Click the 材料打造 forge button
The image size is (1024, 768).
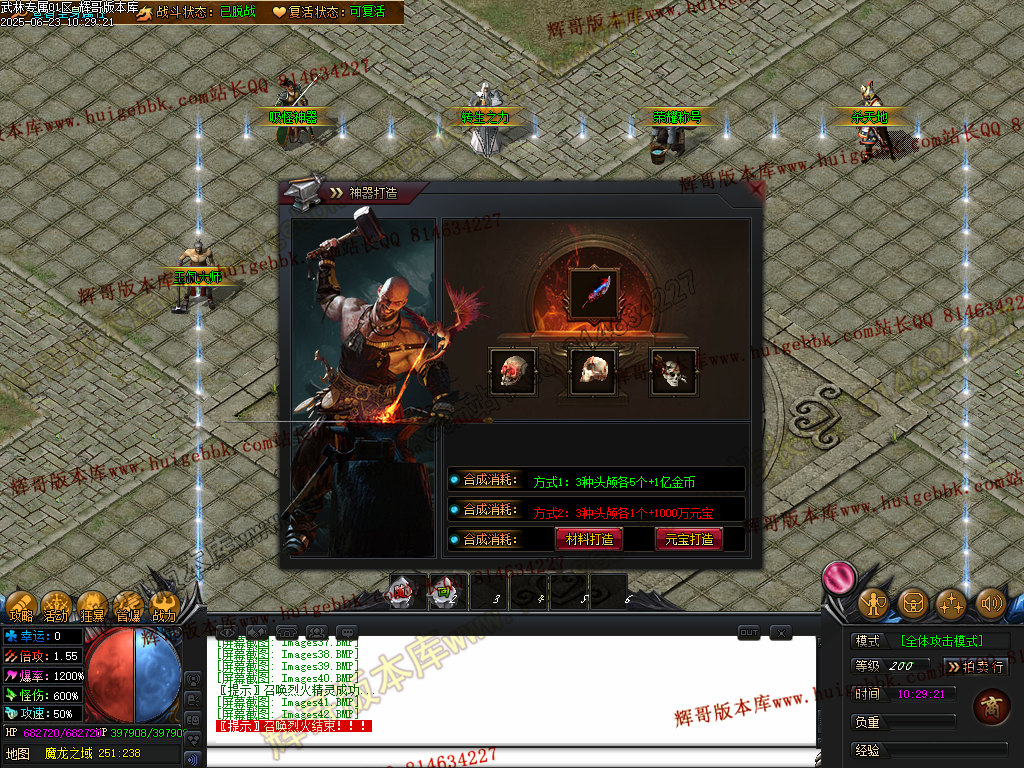click(589, 539)
